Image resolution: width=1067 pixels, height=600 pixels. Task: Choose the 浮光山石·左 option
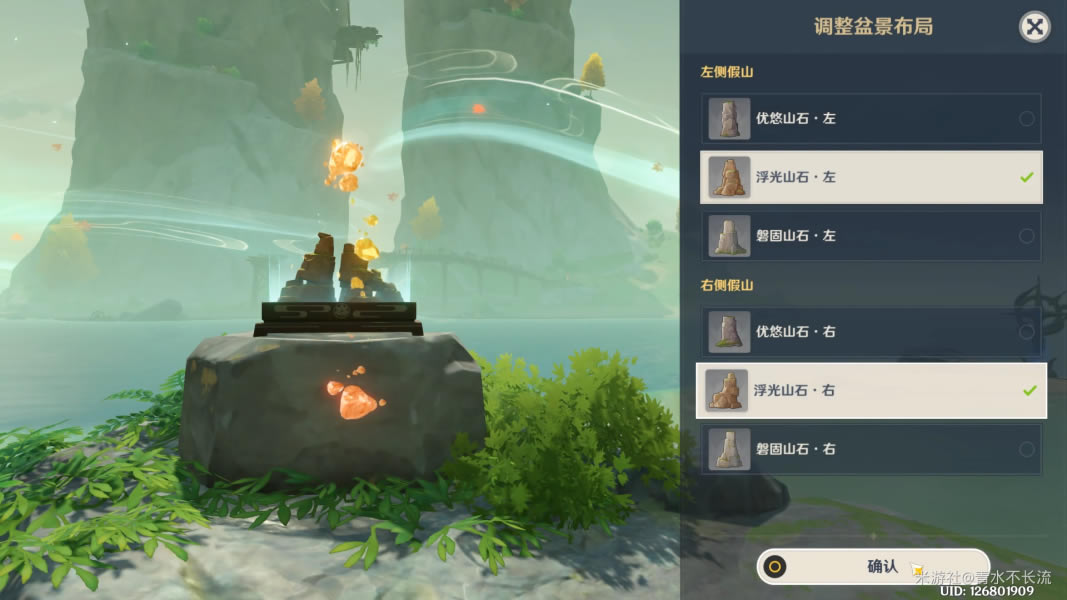click(x=871, y=177)
